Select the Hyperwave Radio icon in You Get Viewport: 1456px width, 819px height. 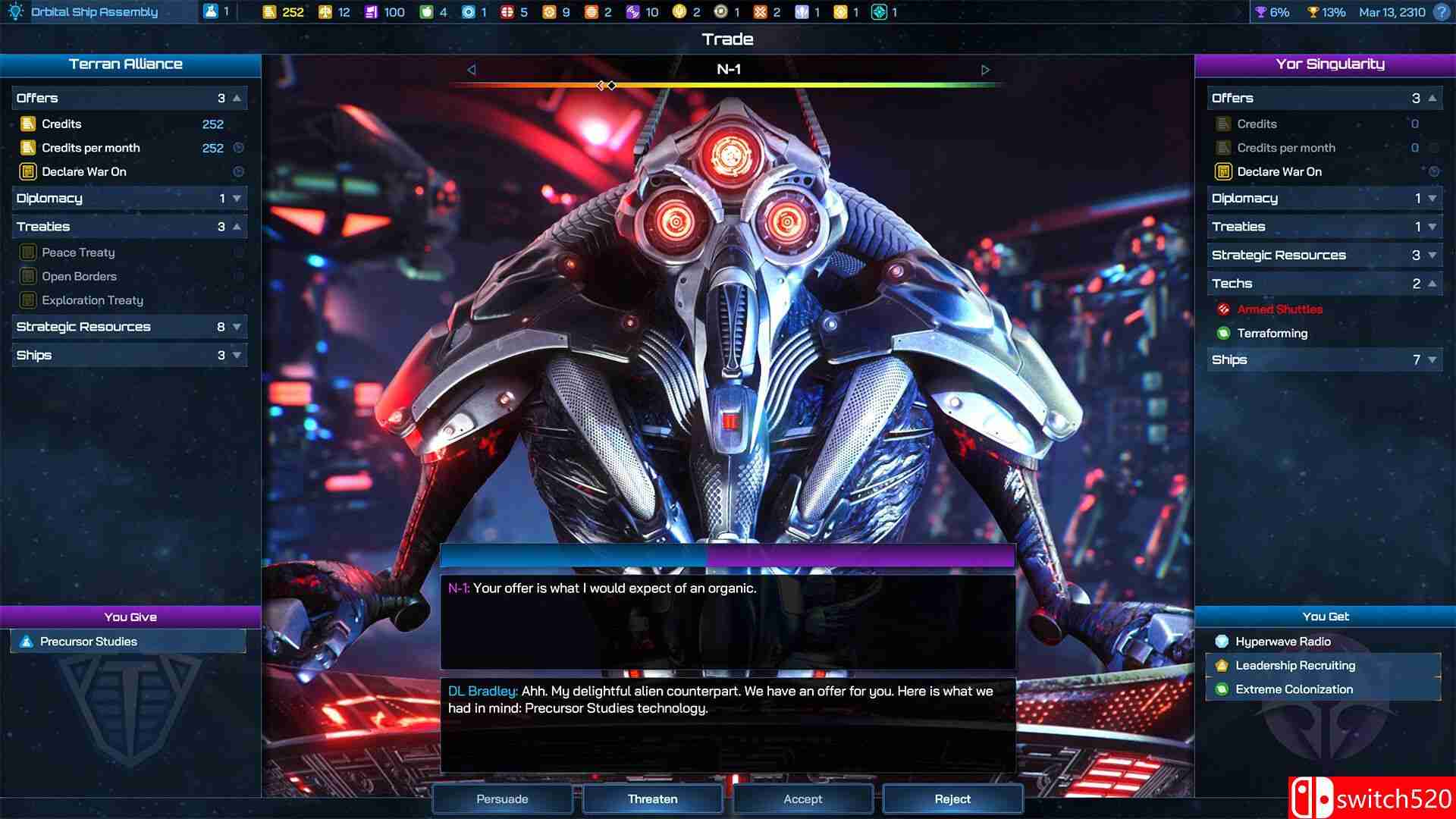point(1222,641)
